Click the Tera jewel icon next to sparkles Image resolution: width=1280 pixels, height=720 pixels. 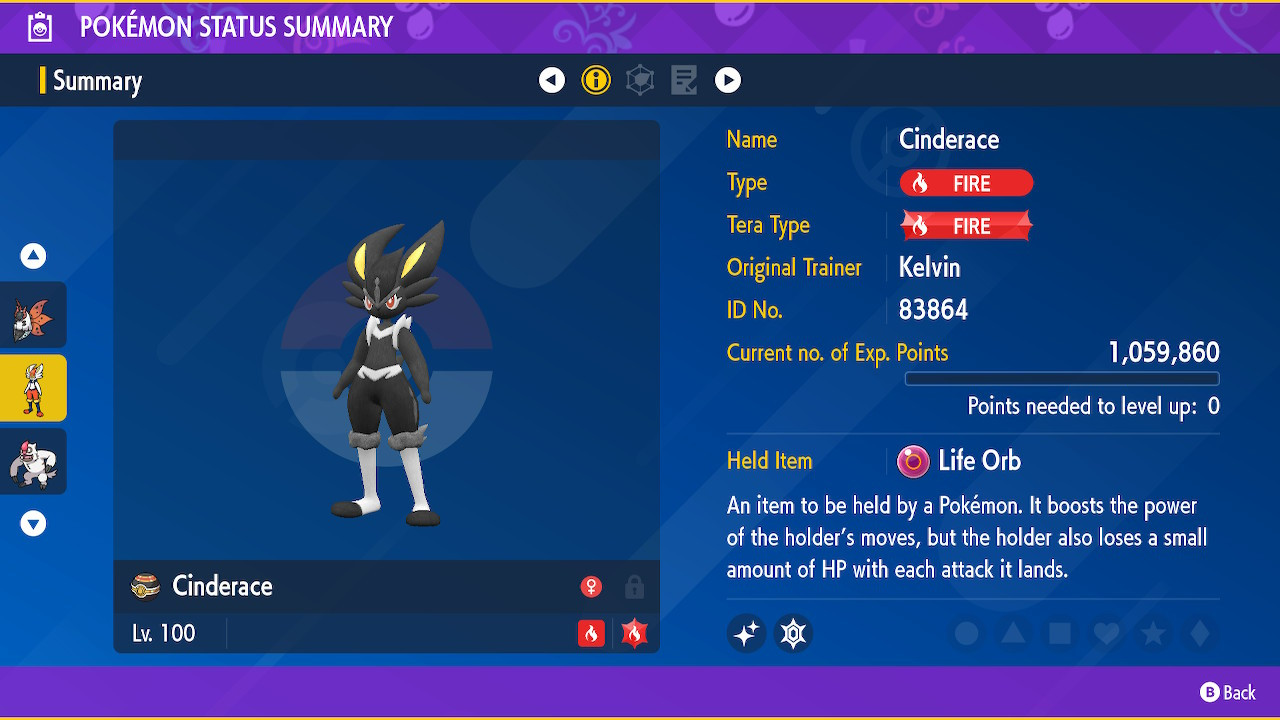point(793,633)
